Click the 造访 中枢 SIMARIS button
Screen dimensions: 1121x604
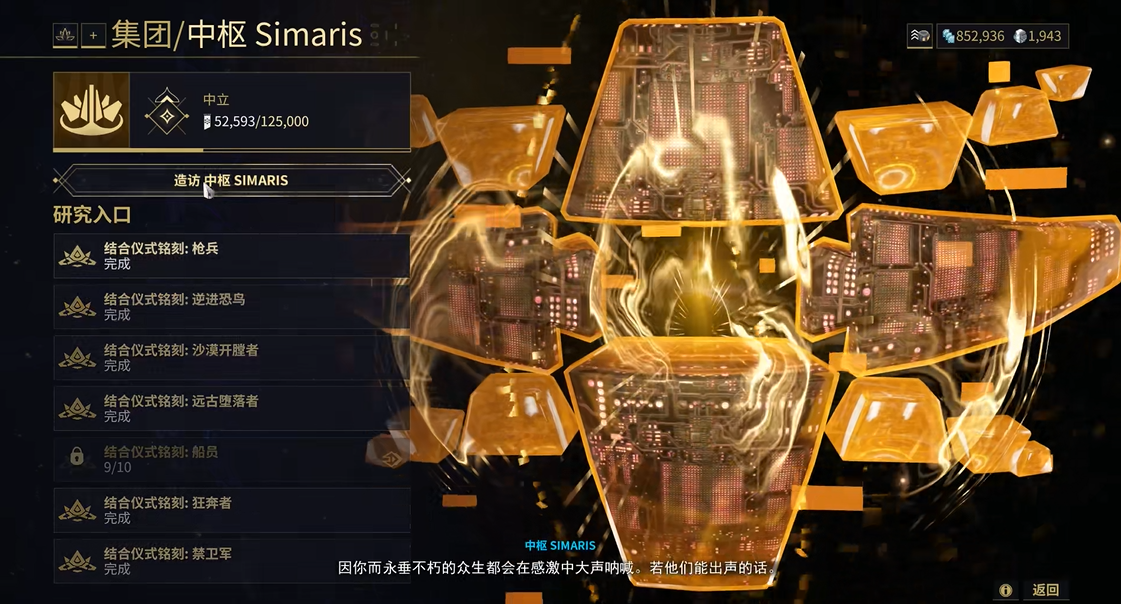pos(231,180)
